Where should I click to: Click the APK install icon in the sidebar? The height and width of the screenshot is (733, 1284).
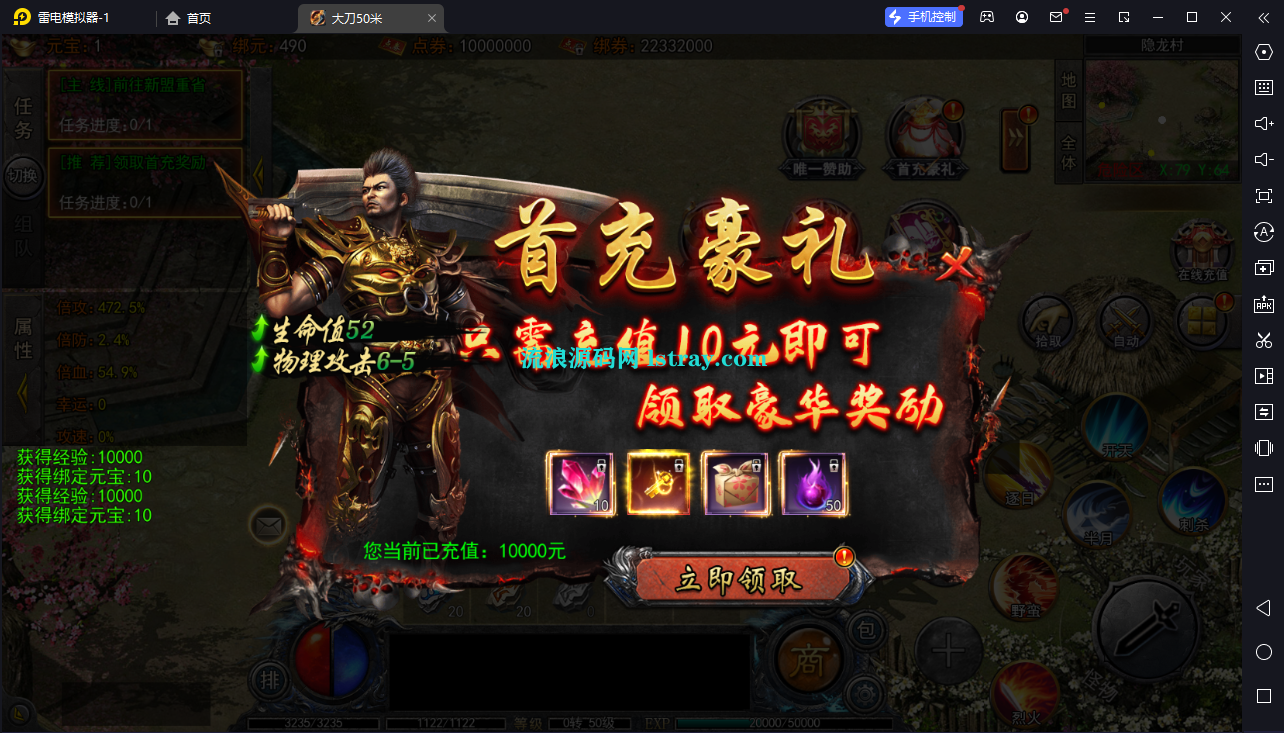(1264, 304)
